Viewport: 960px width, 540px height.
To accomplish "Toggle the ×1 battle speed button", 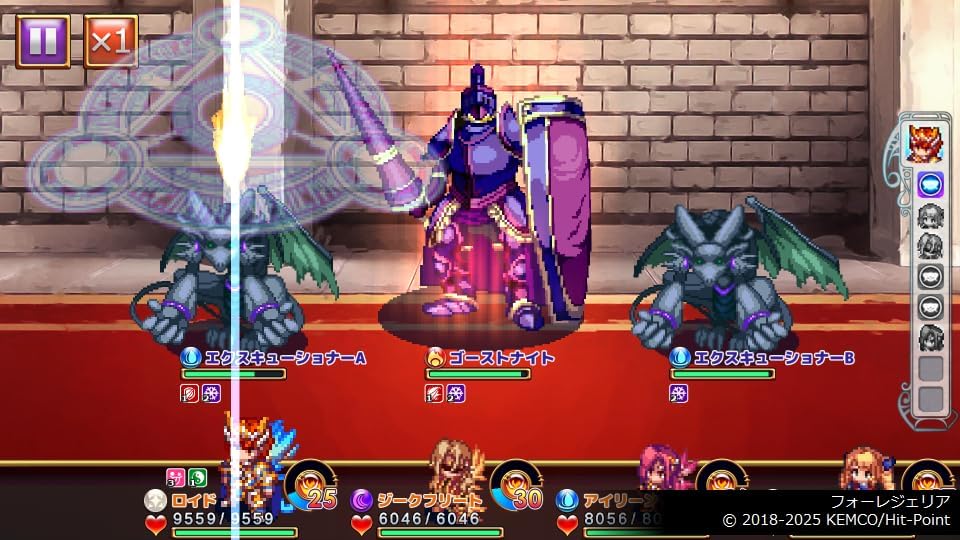I will pyautogui.click(x=110, y=41).
